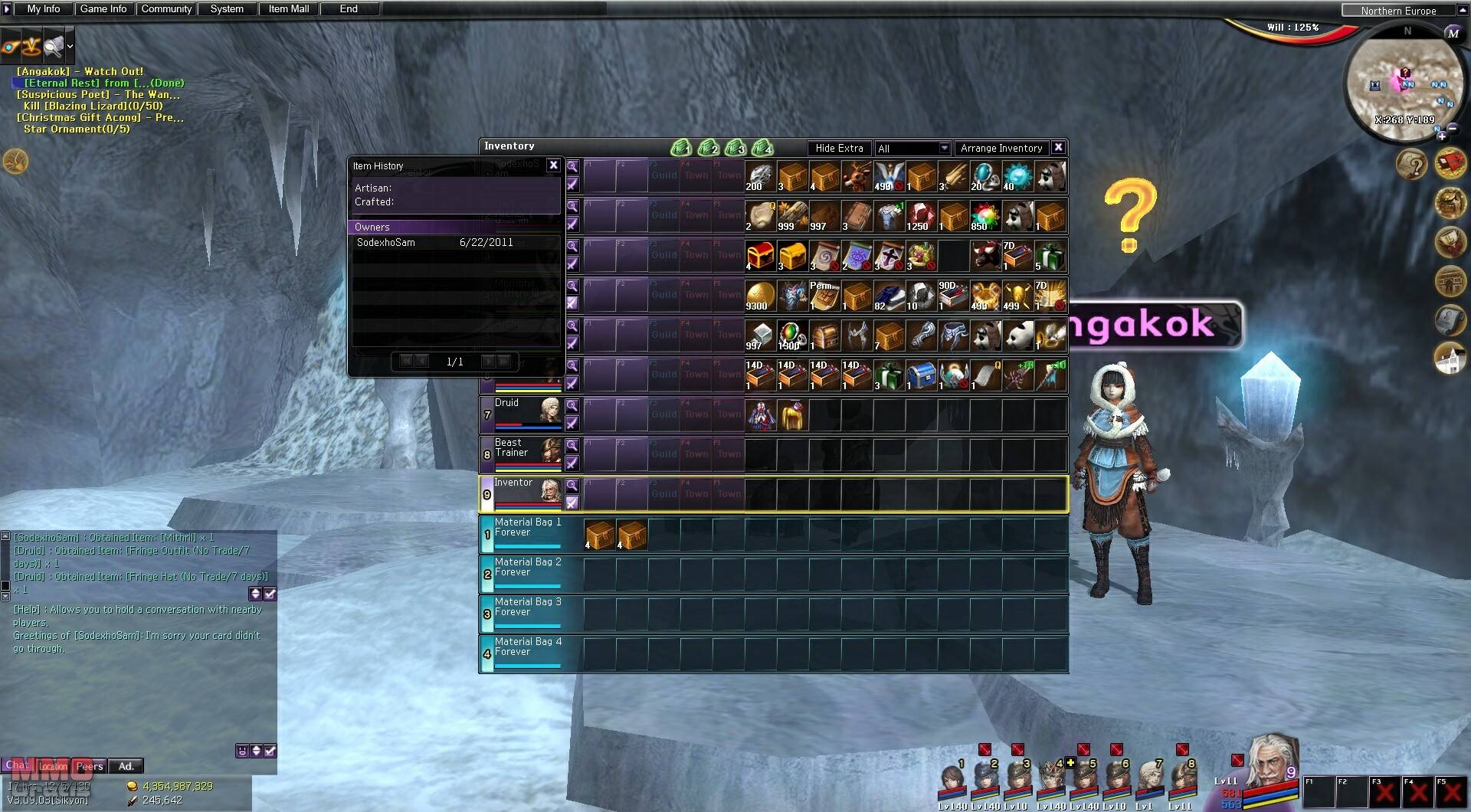Select the red treasure chest item
The image size is (1471, 812).
pos(761,256)
